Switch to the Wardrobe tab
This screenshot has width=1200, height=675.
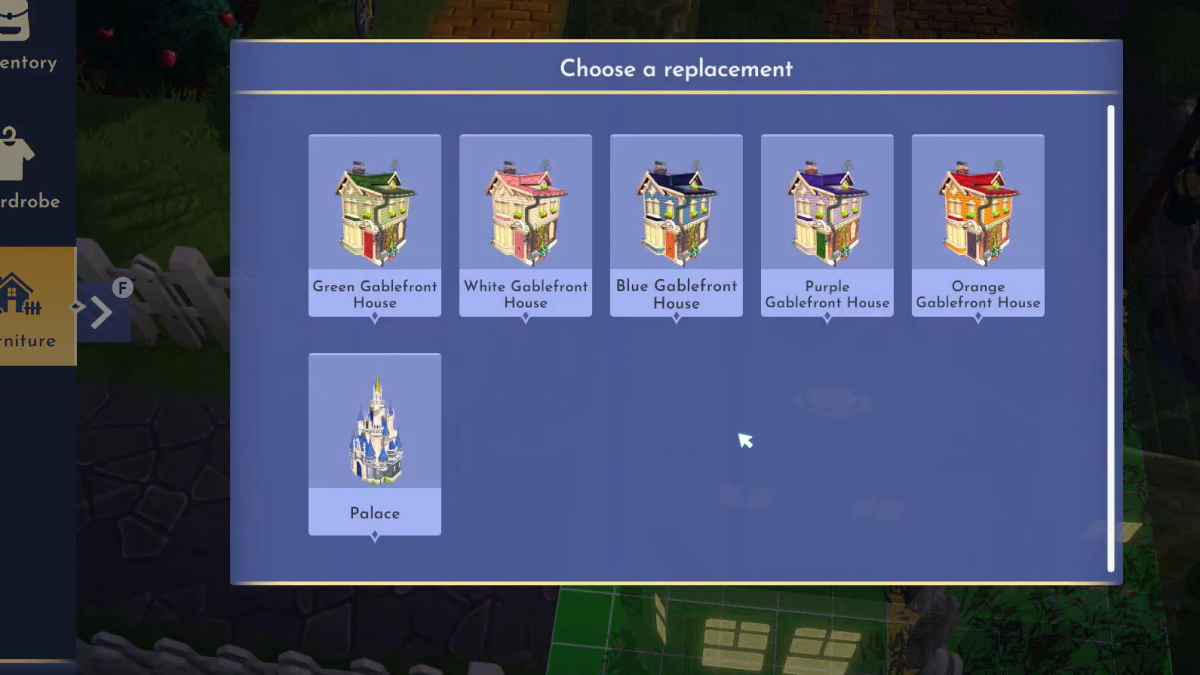(30, 170)
